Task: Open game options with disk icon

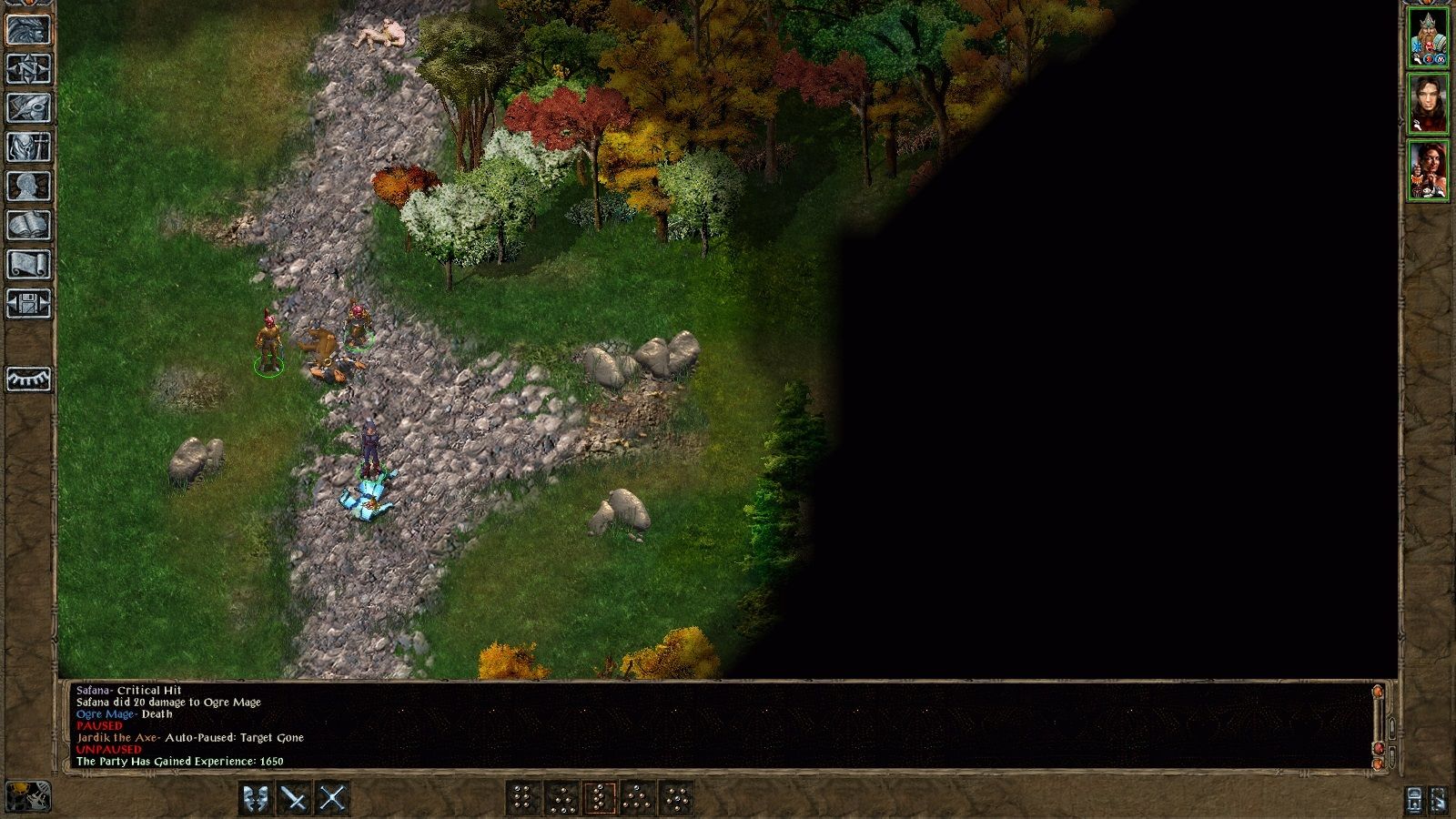Action: (x=29, y=300)
